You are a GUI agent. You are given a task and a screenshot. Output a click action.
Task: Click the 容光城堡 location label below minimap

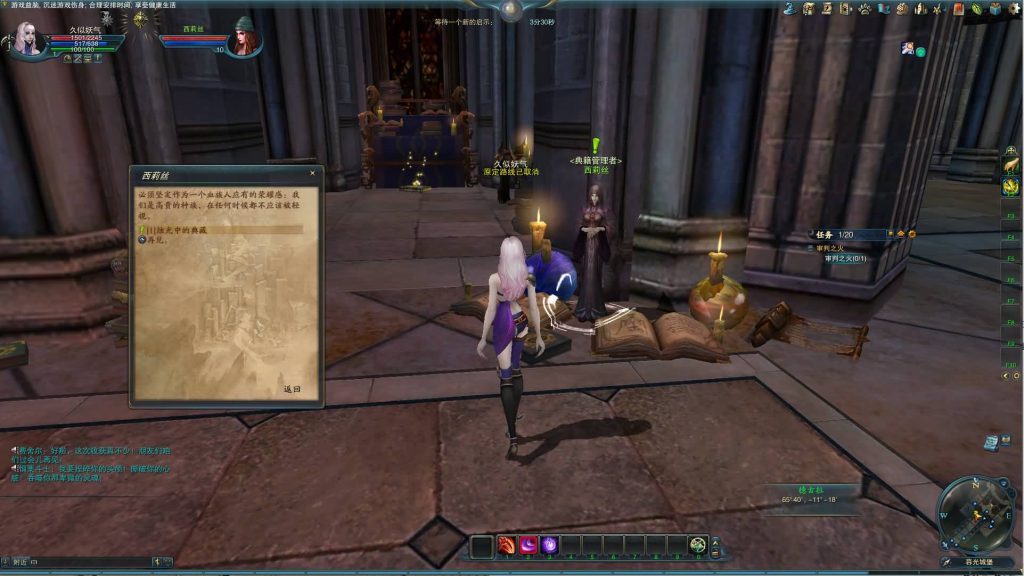click(x=979, y=562)
